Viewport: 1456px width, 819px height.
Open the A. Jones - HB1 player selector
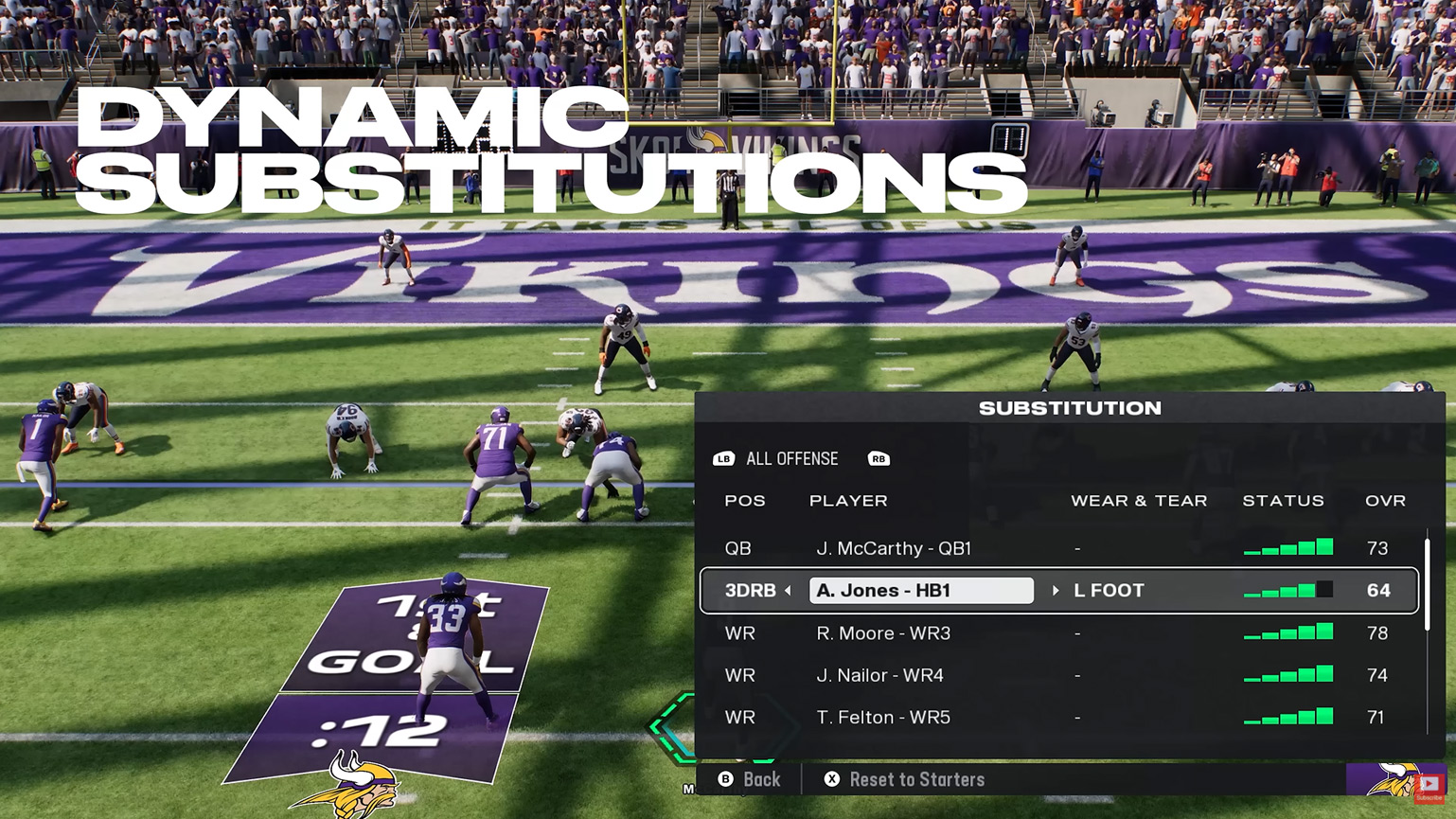pyautogui.click(x=919, y=590)
